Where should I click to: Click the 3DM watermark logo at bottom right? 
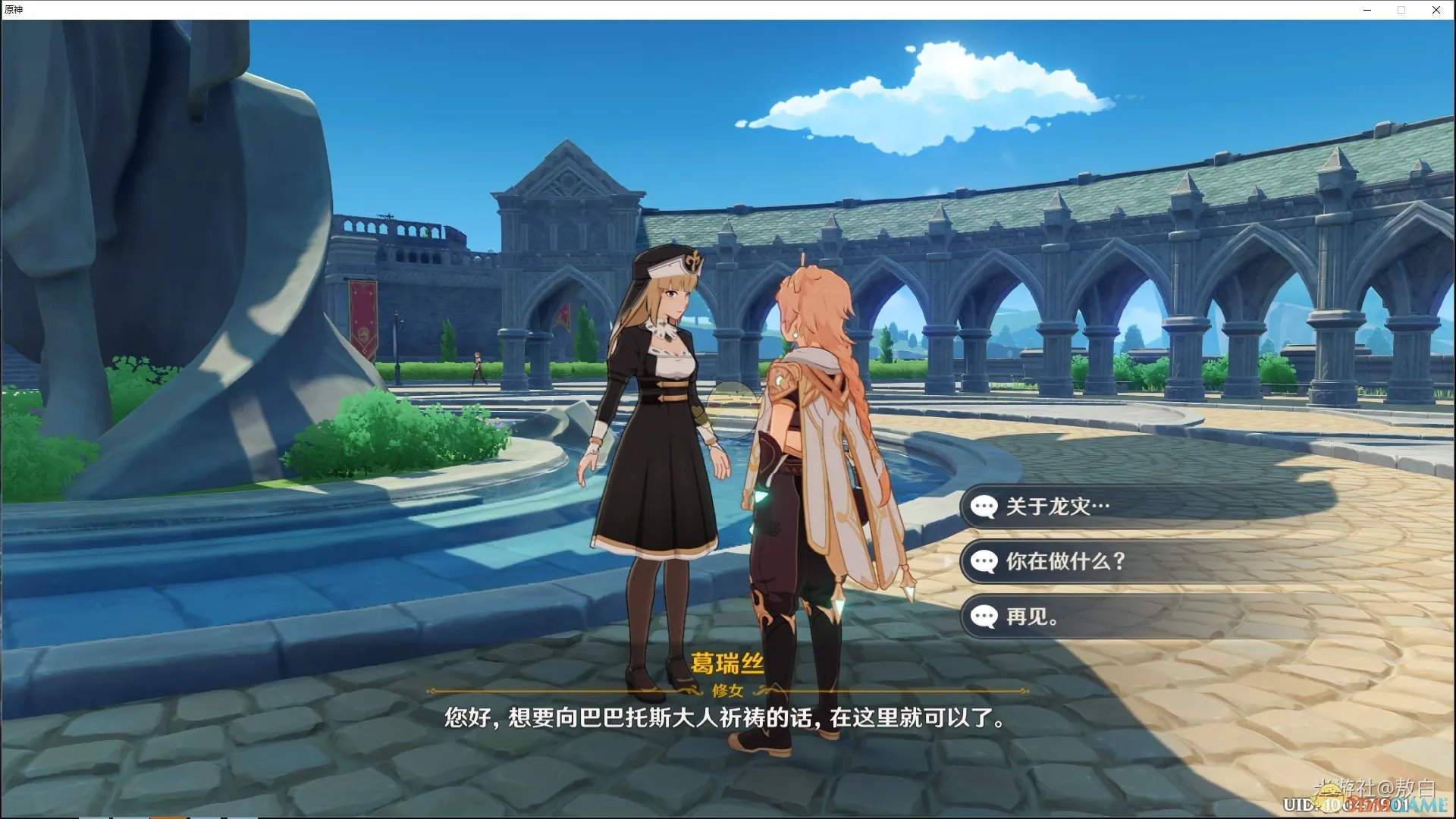1407,804
